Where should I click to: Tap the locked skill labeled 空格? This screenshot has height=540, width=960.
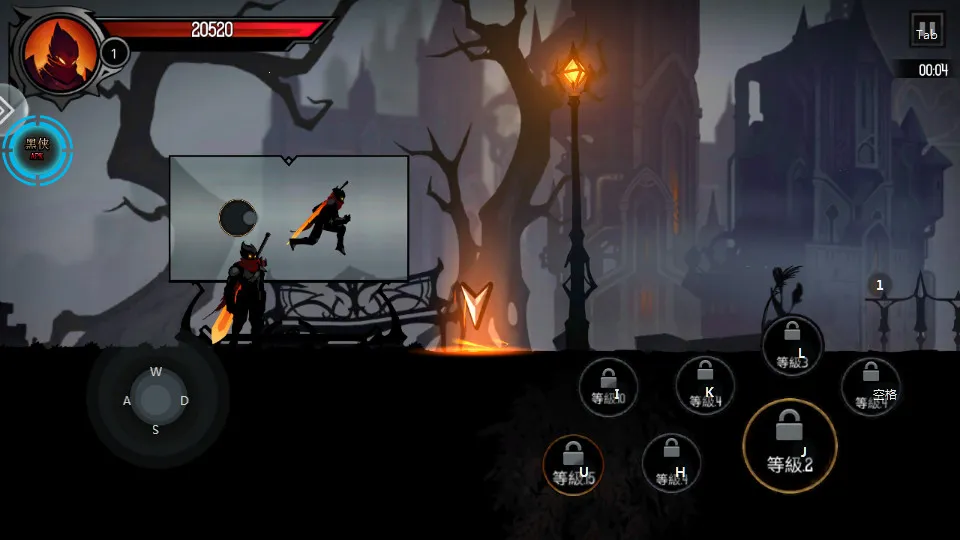coord(870,387)
